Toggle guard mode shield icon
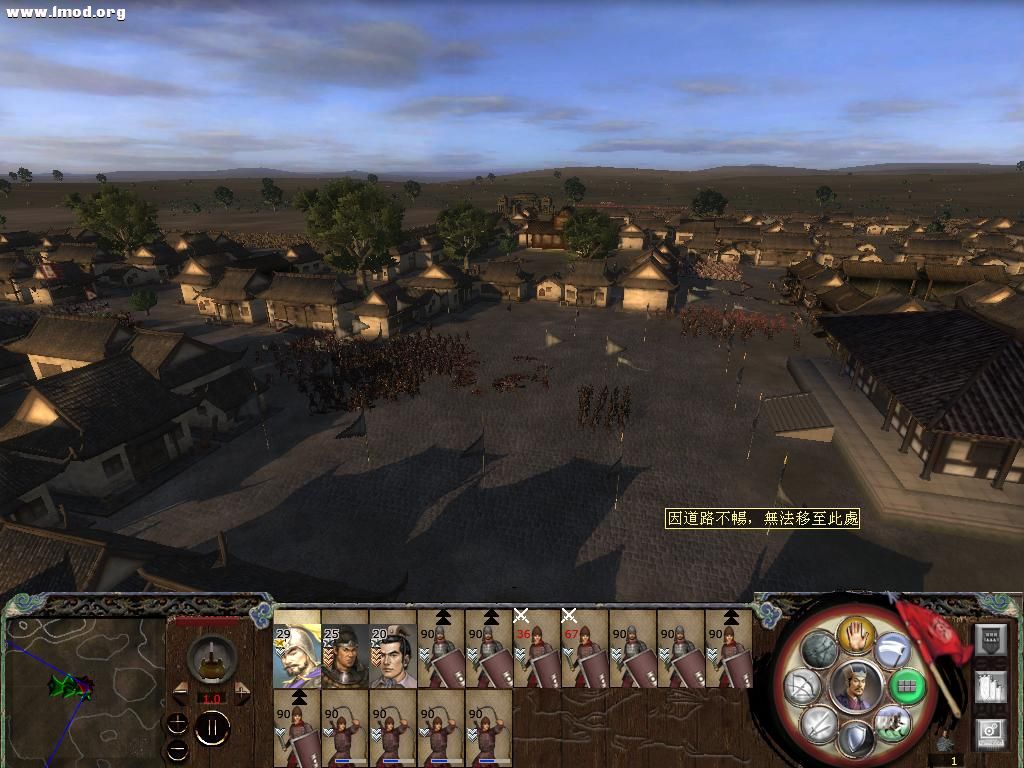The height and width of the screenshot is (768, 1024). [x=856, y=739]
